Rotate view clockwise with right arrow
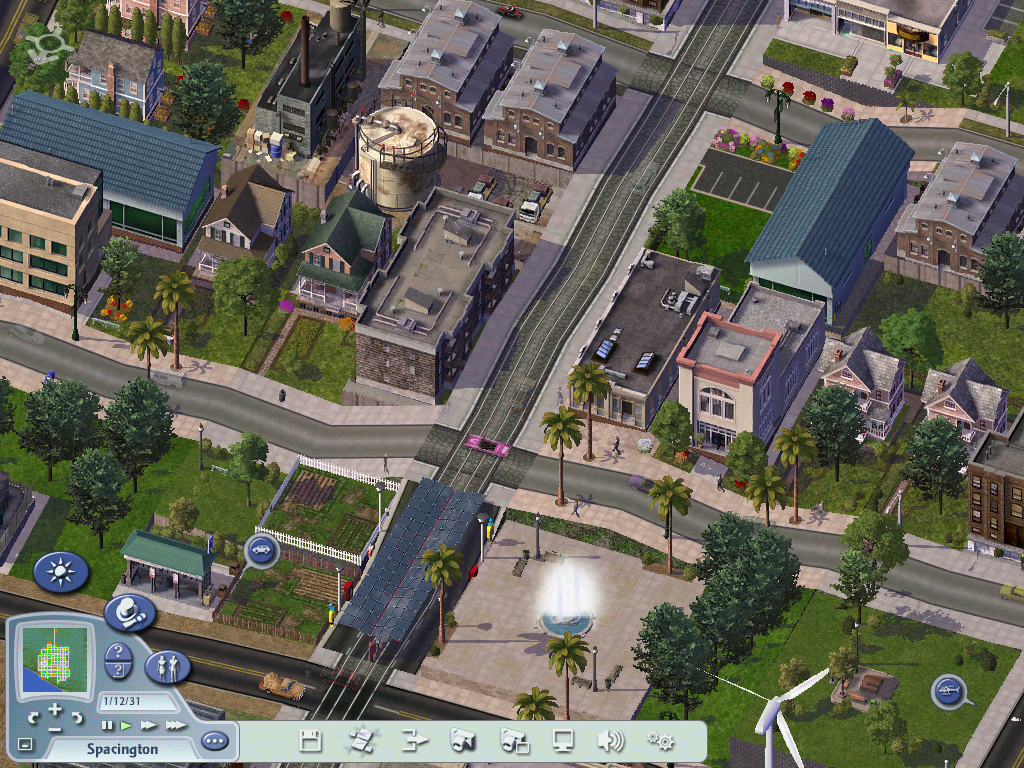This screenshot has height=768, width=1024. pos(77,717)
